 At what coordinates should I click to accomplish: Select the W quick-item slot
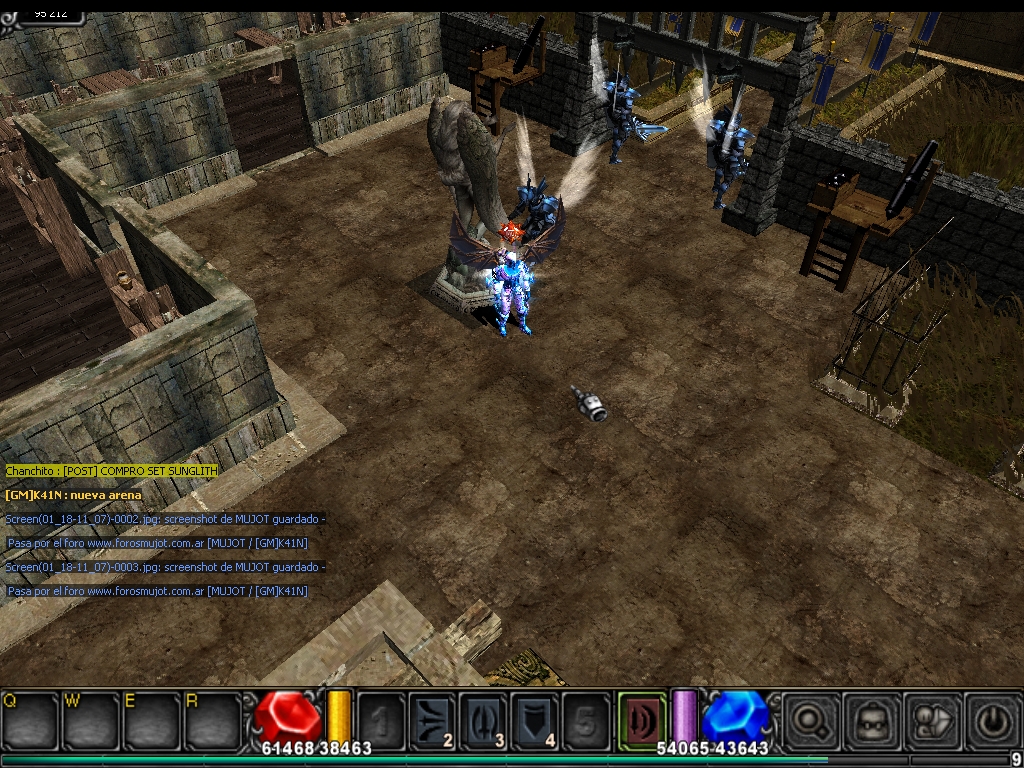(x=91, y=719)
